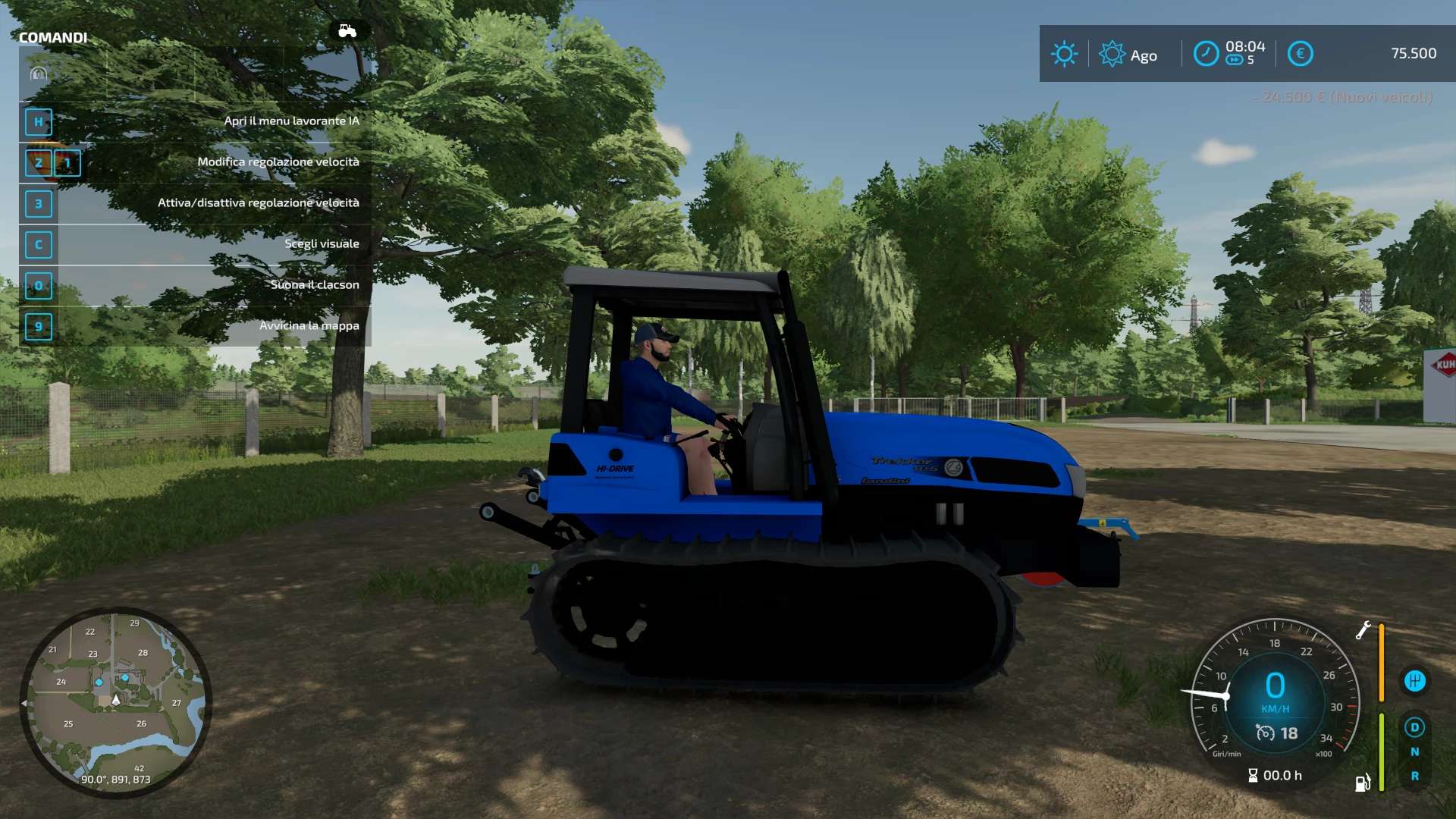Select the R reverse gear indicator

(x=1414, y=777)
